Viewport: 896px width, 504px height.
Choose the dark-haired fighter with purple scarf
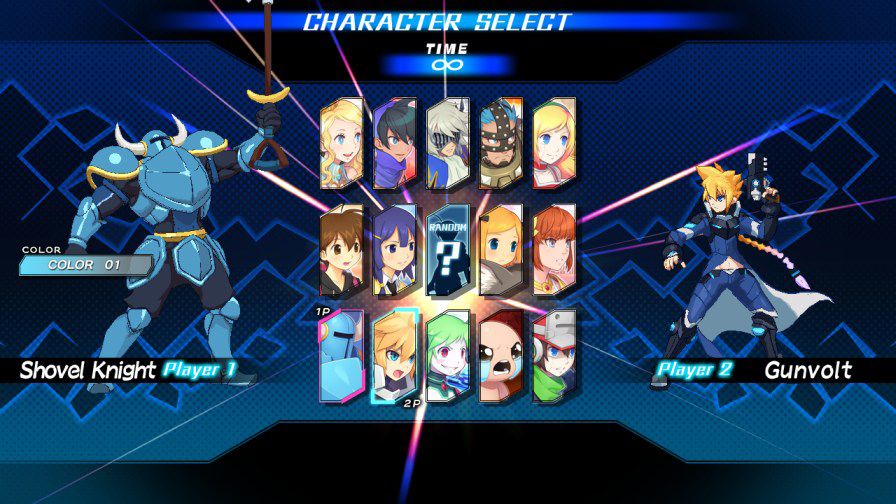(x=394, y=145)
